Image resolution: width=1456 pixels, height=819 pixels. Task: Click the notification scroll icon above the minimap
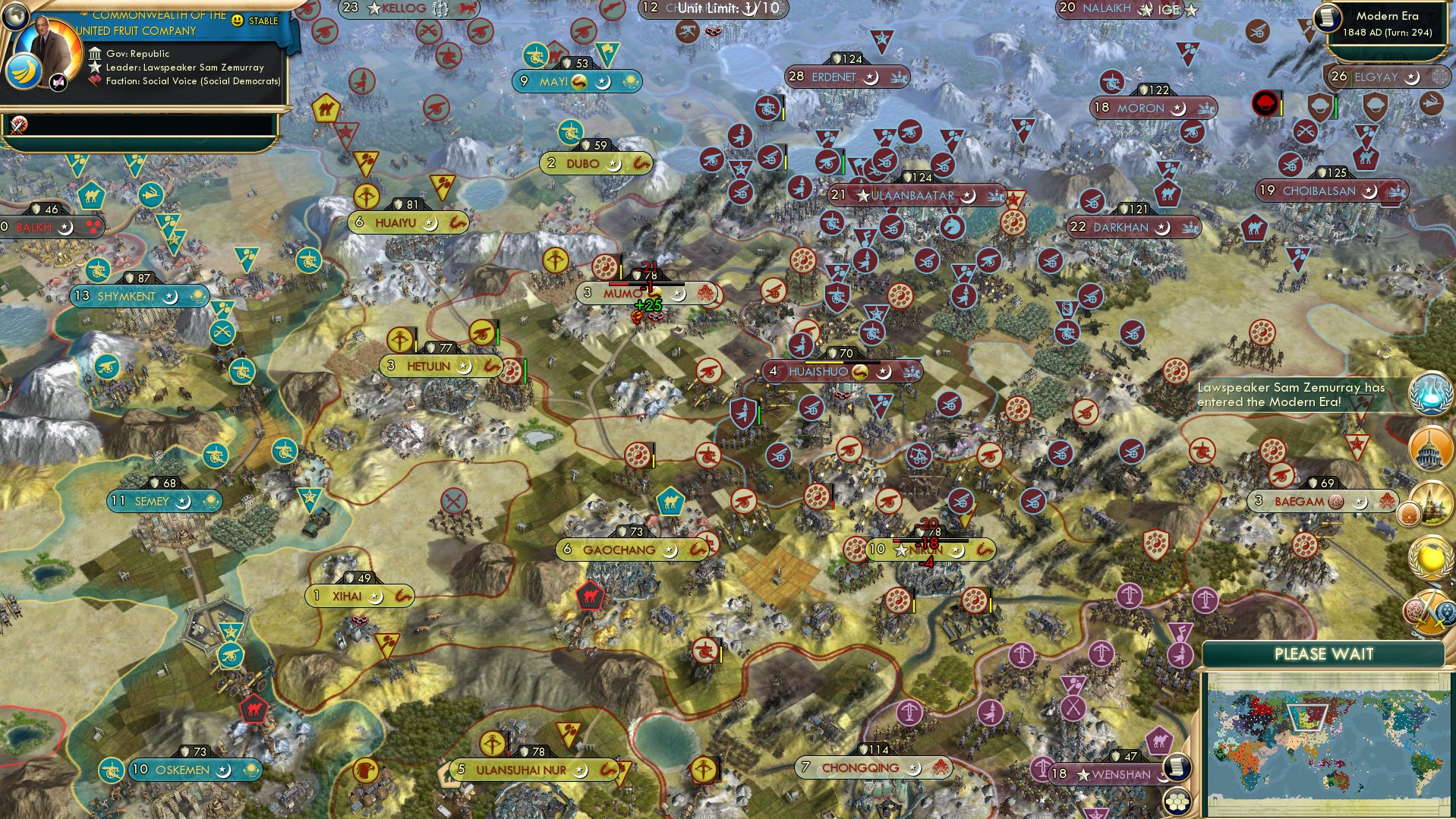click(1176, 767)
